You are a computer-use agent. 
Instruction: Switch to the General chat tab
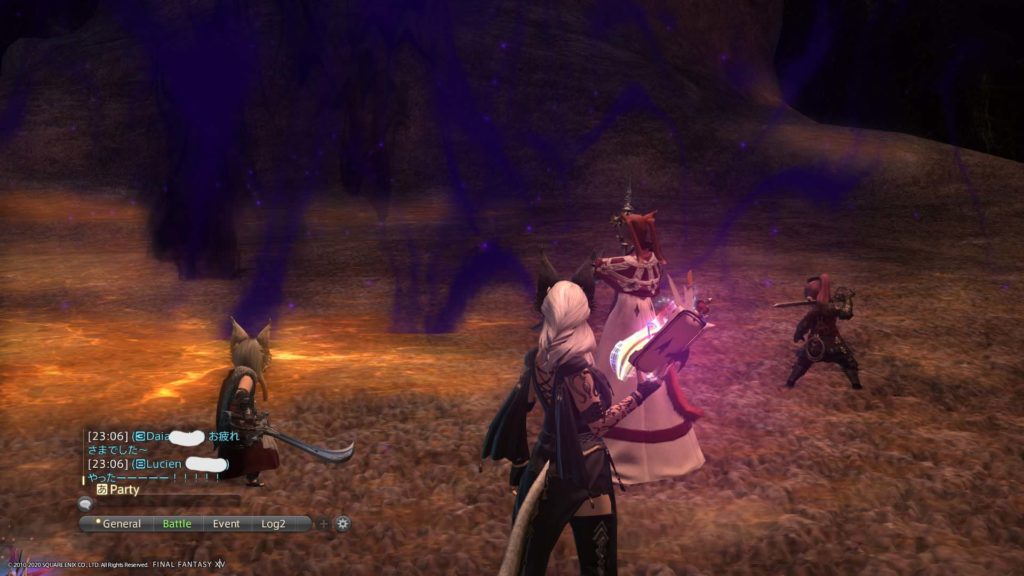point(121,523)
